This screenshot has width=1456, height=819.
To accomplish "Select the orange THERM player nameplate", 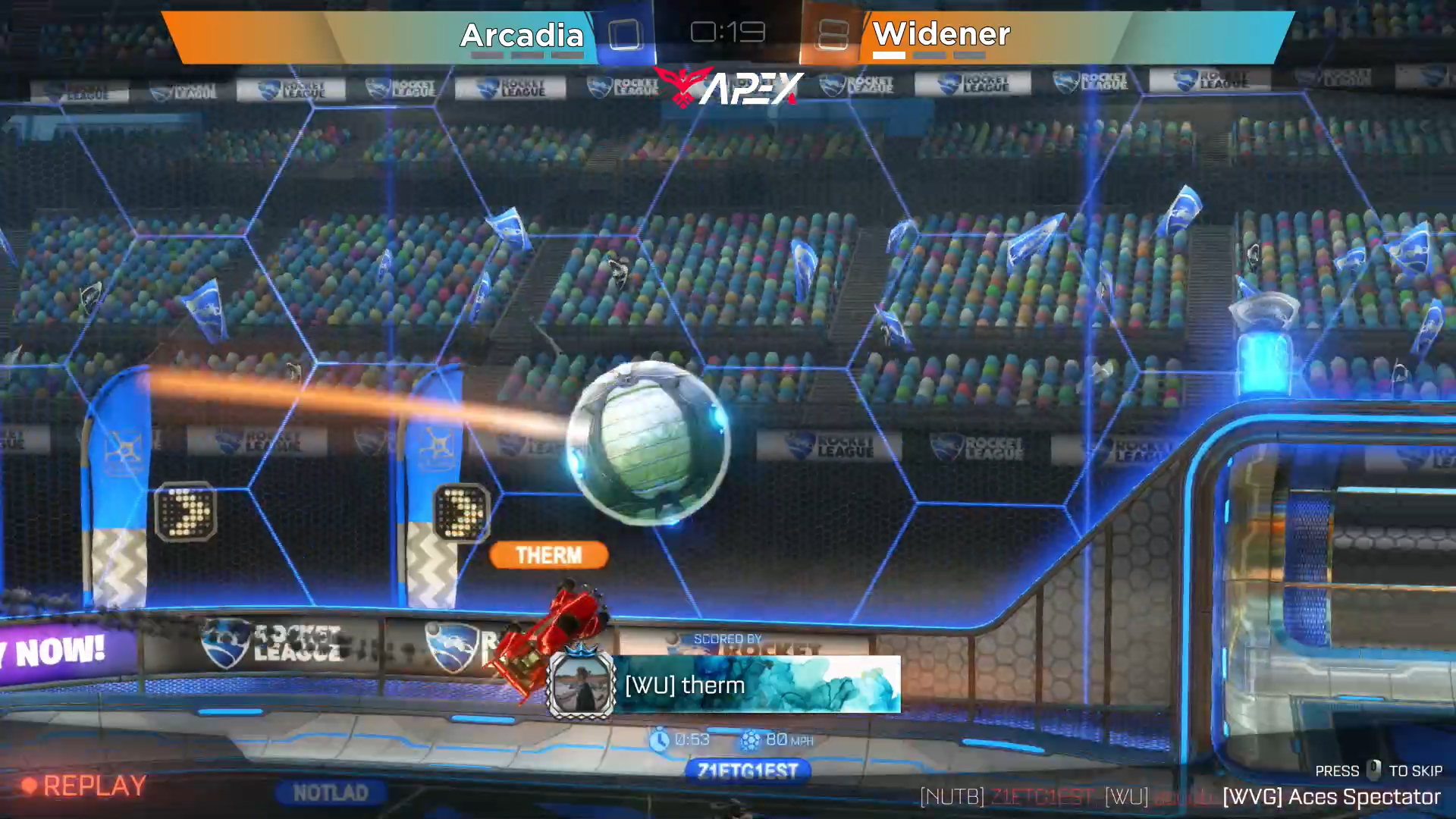I will [x=548, y=555].
